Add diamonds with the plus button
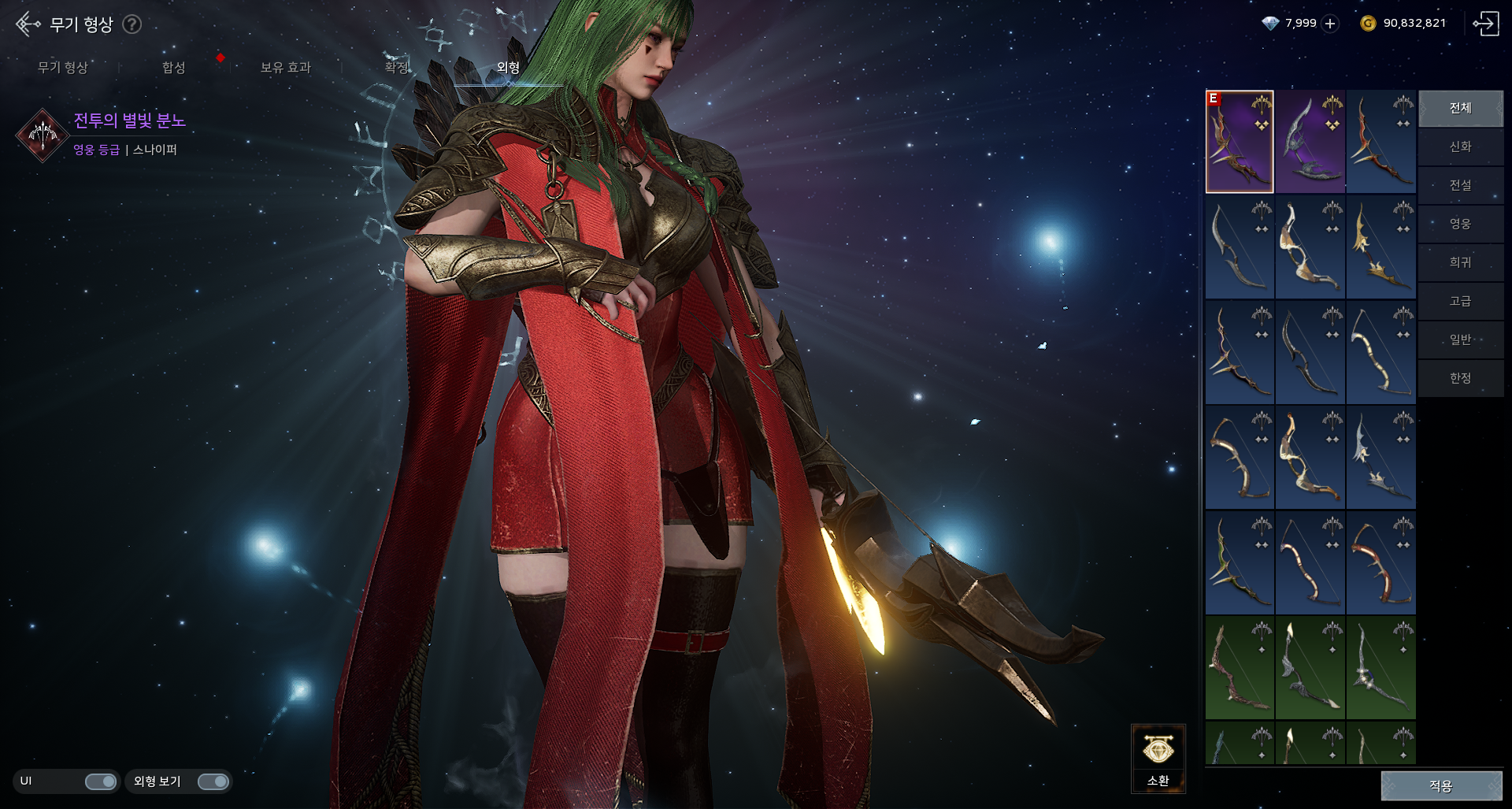Image resolution: width=1512 pixels, height=809 pixels. pyautogui.click(x=1330, y=24)
